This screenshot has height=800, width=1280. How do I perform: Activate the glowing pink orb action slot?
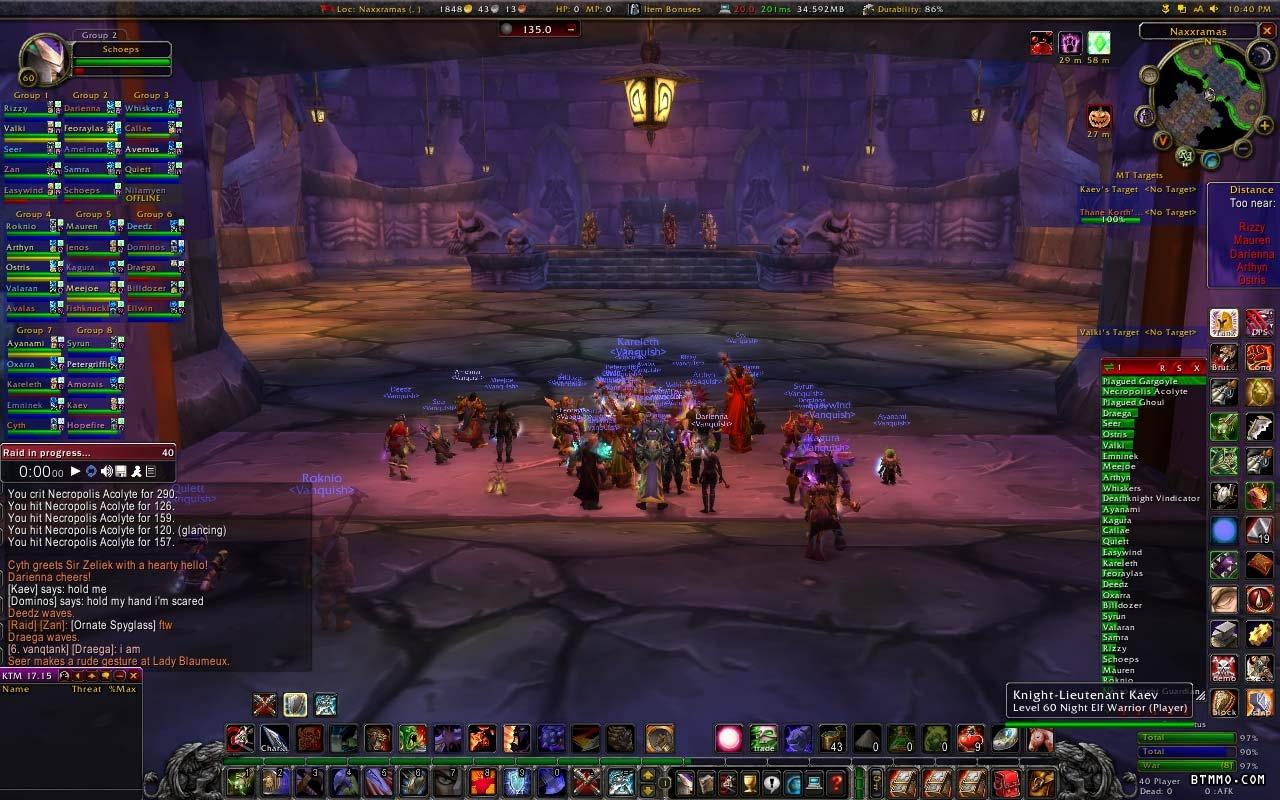pyautogui.click(x=729, y=739)
